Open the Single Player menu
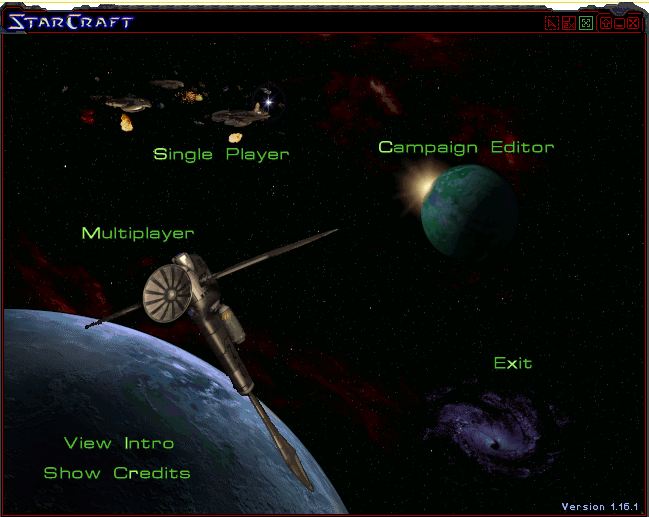The height and width of the screenshot is (517, 649). tap(221, 154)
